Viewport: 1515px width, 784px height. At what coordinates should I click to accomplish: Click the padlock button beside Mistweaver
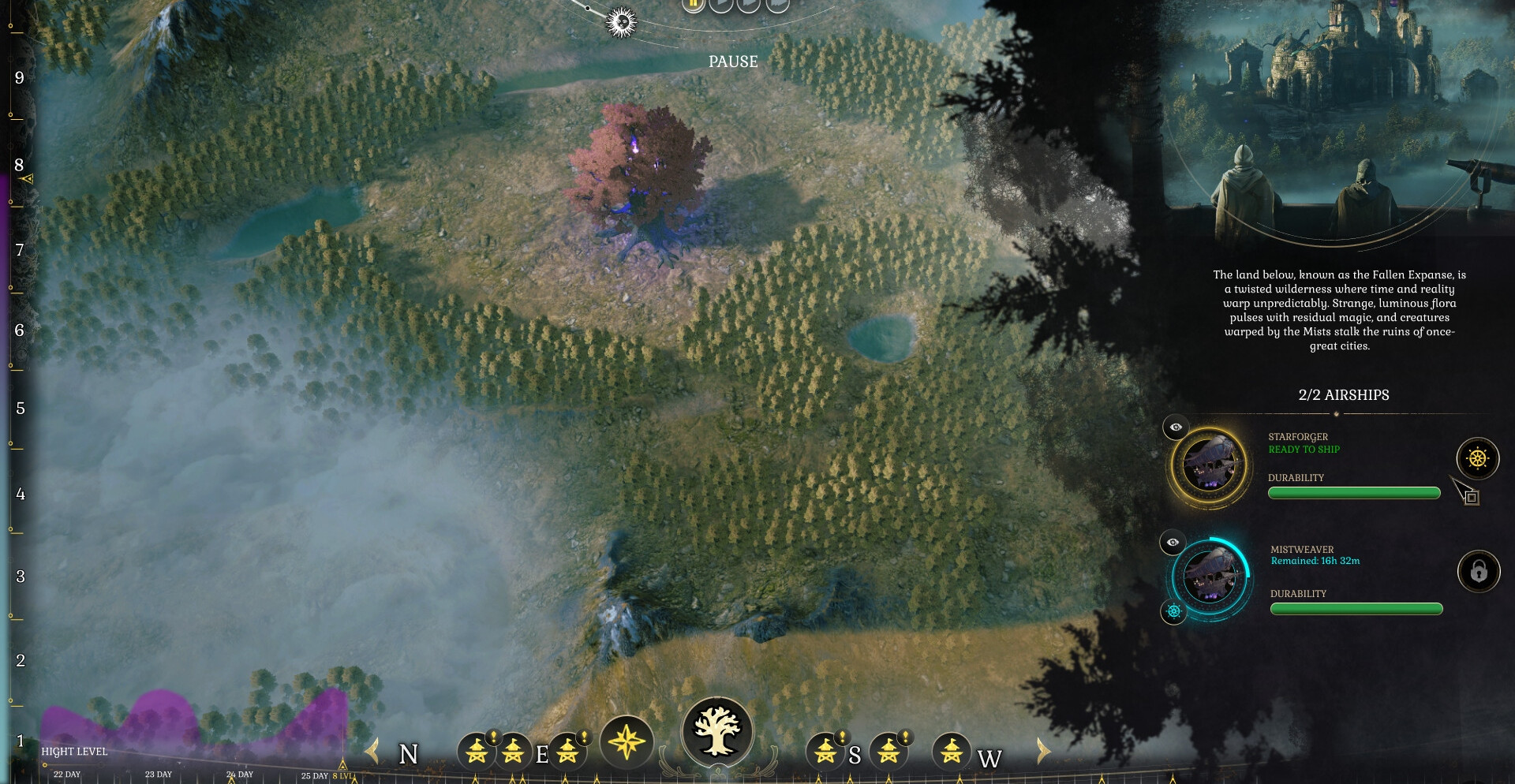point(1478,571)
